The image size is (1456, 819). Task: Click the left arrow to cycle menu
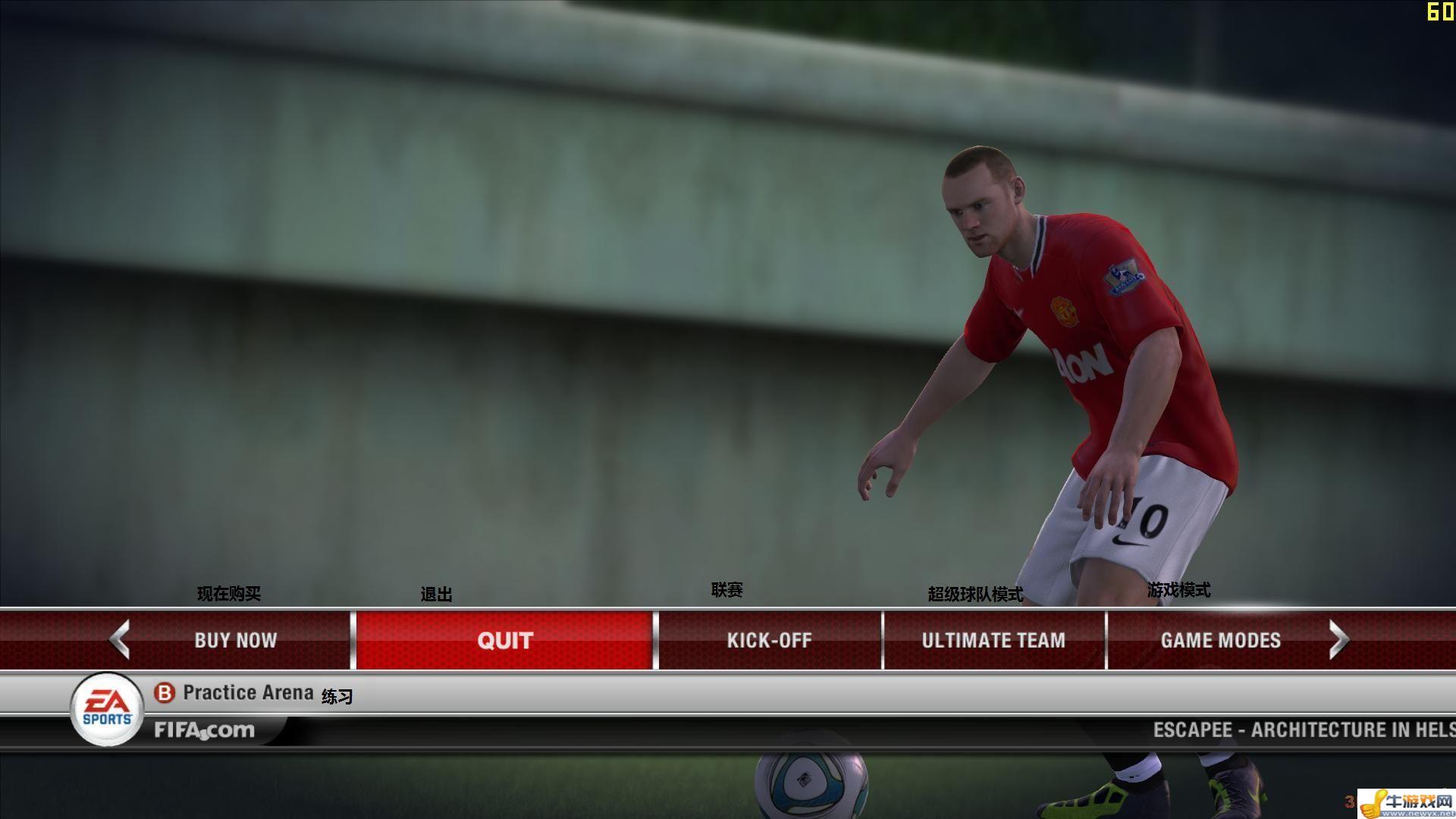pos(120,639)
